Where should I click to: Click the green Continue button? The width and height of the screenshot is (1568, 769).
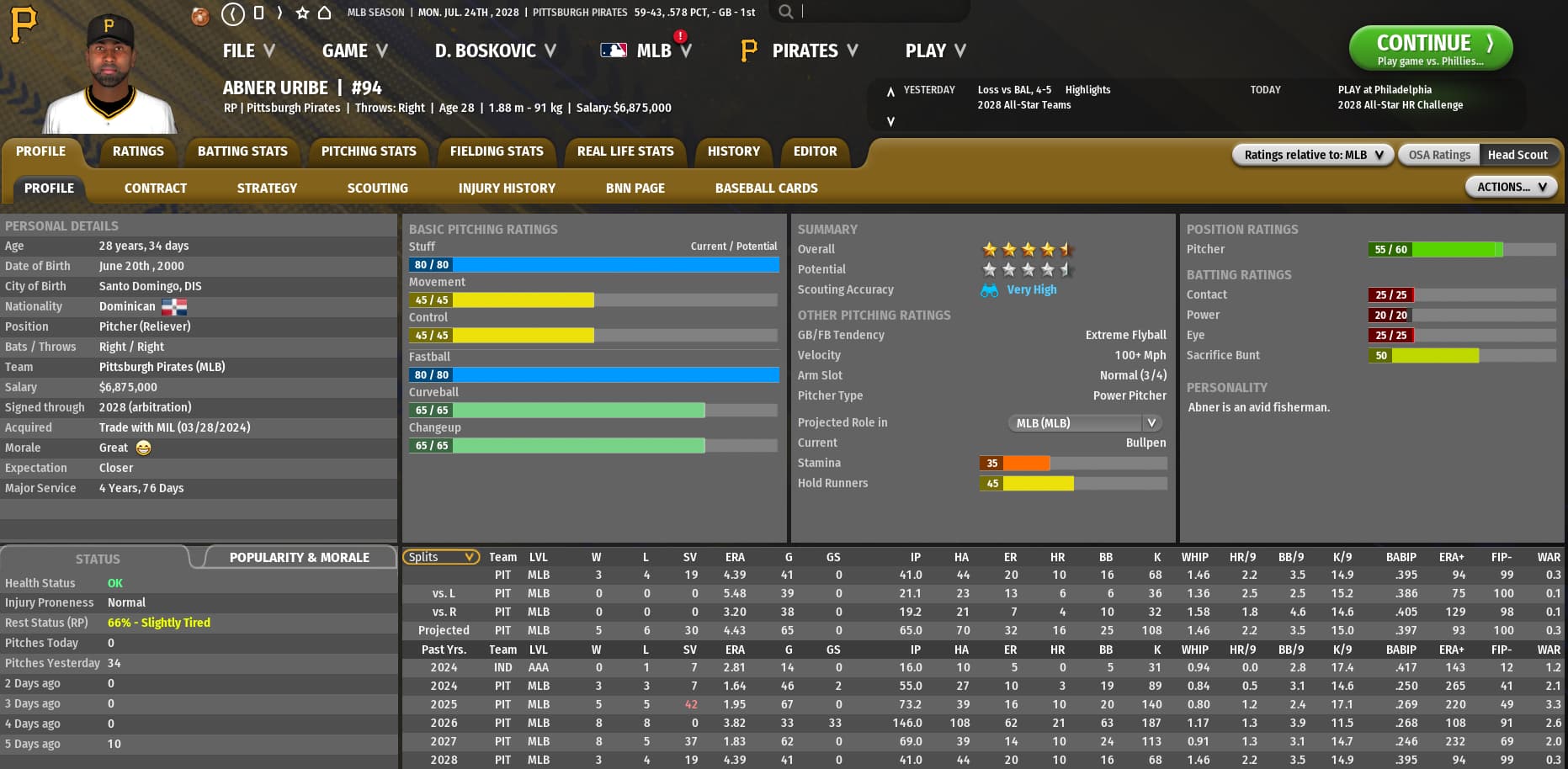(x=1430, y=48)
